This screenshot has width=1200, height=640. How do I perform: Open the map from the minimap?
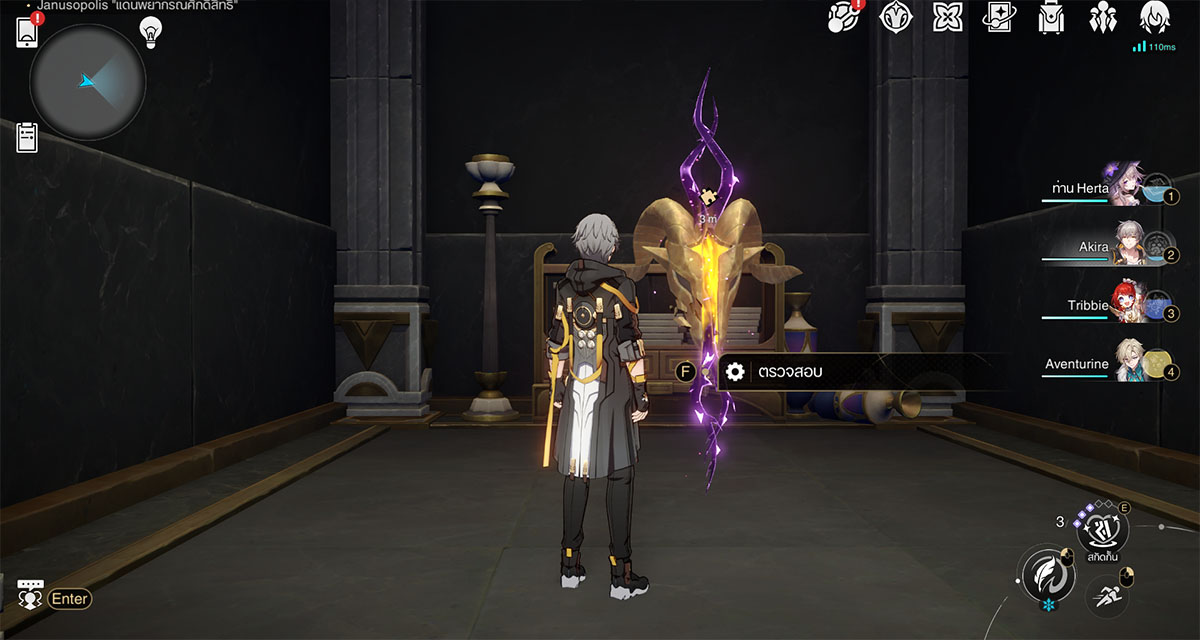click(88, 82)
